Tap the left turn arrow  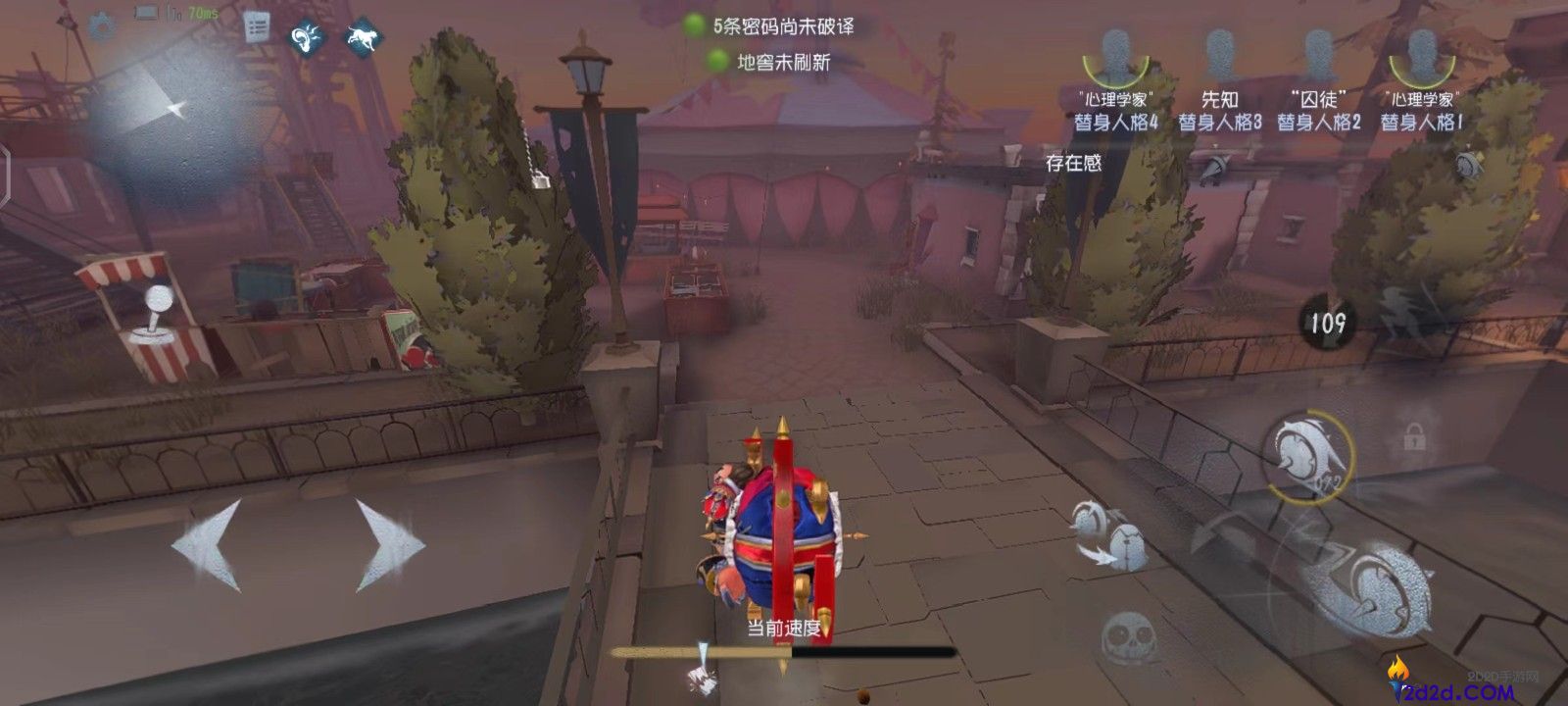(208, 544)
